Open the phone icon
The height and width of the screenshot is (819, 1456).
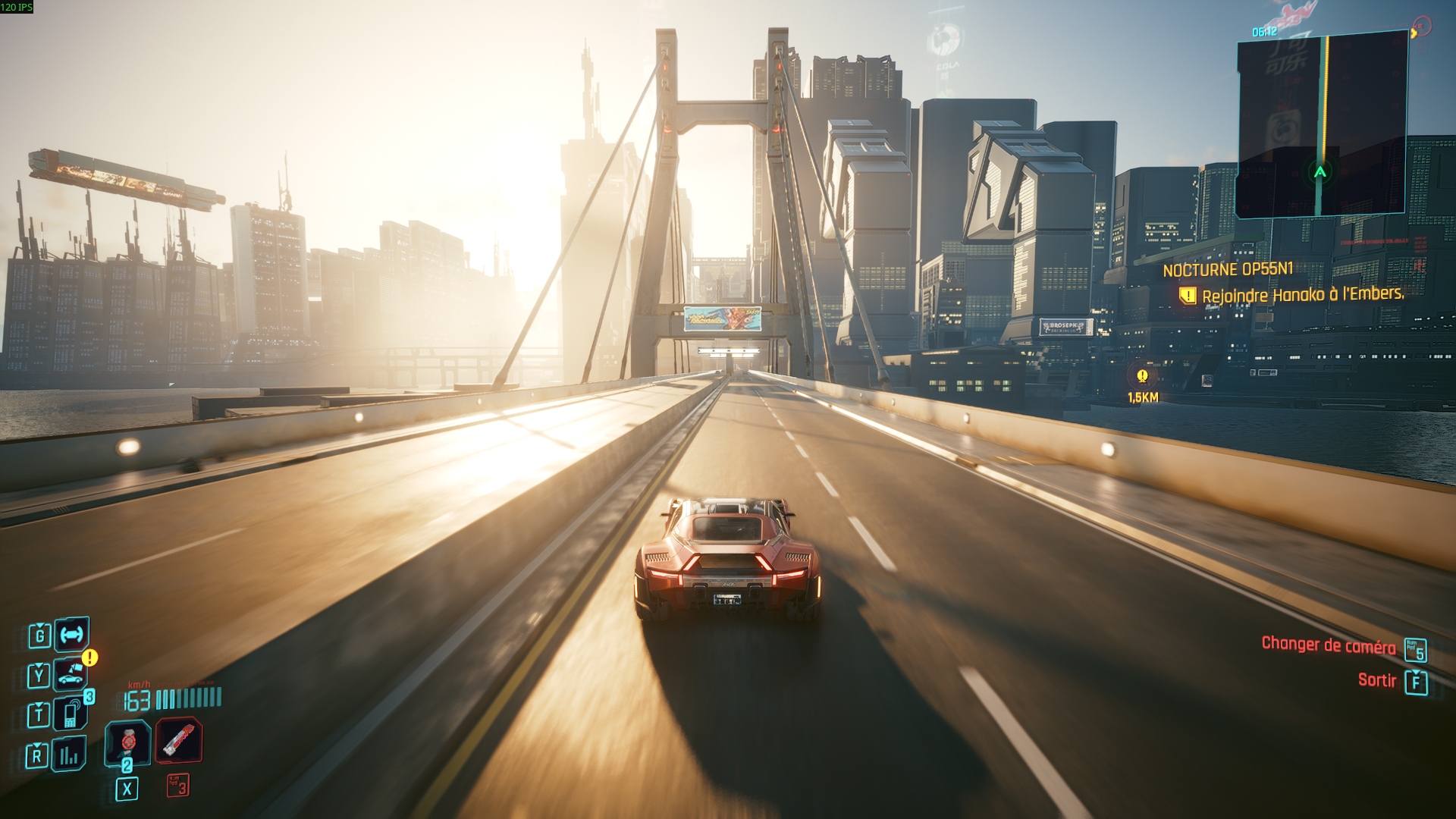pos(71,714)
